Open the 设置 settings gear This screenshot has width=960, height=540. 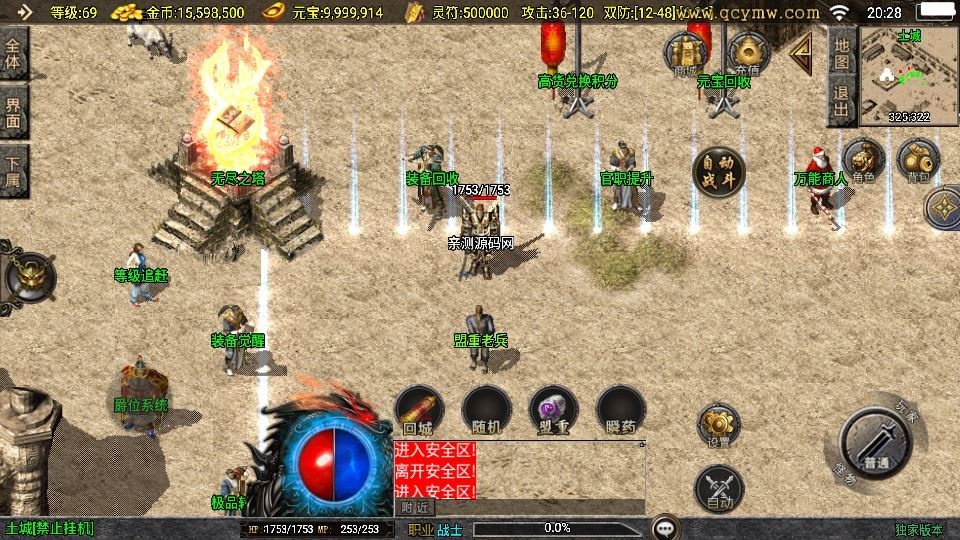coord(719,426)
